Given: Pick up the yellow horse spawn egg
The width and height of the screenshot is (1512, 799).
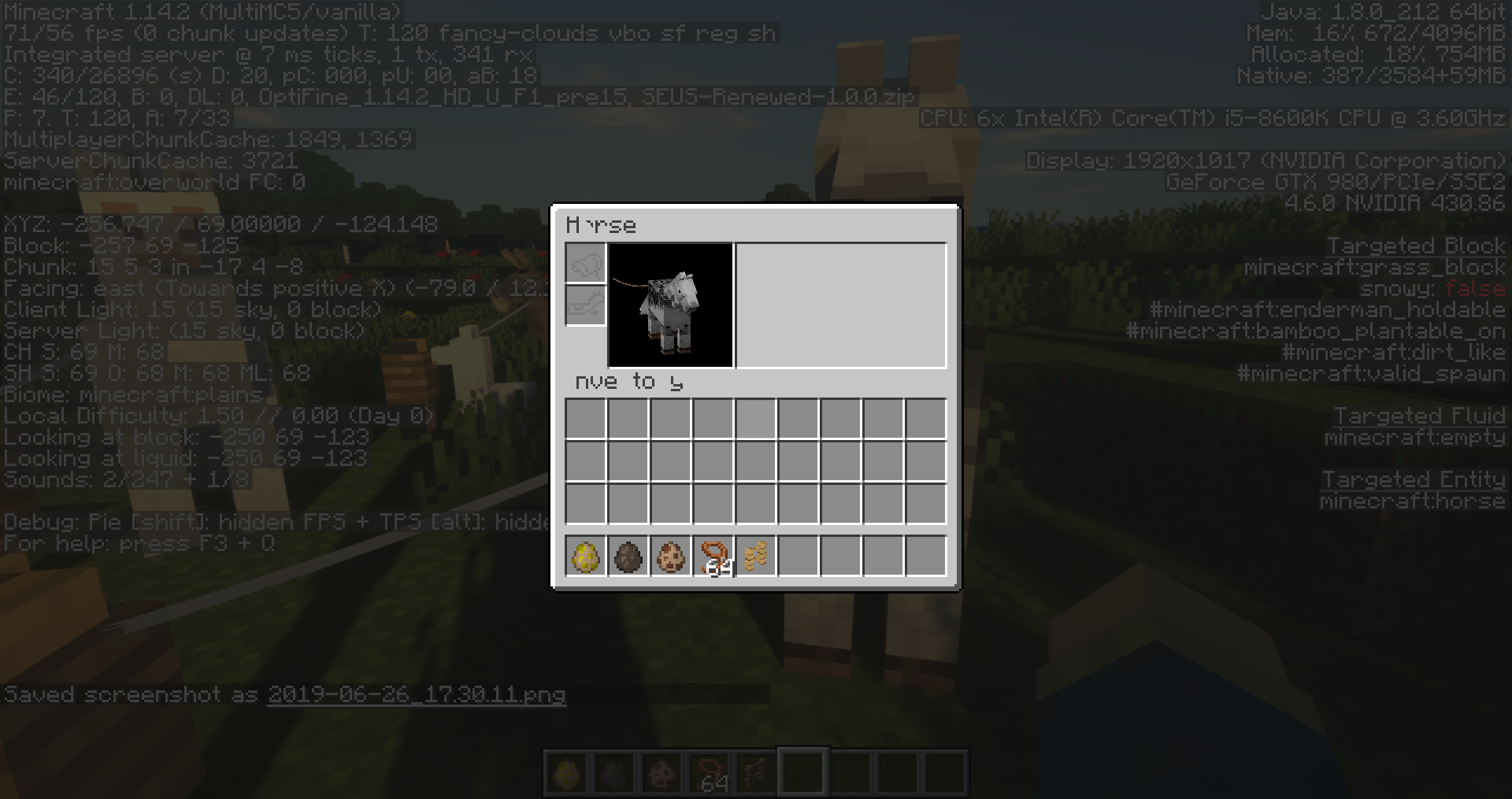Looking at the screenshot, I should (585, 557).
